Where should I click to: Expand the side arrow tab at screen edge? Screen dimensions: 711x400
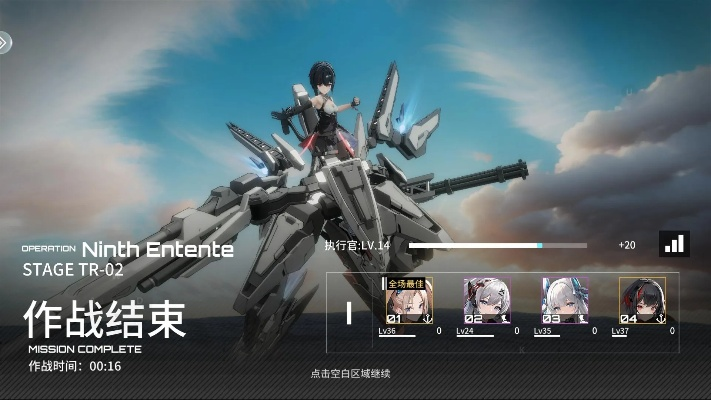tap(5, 42)
